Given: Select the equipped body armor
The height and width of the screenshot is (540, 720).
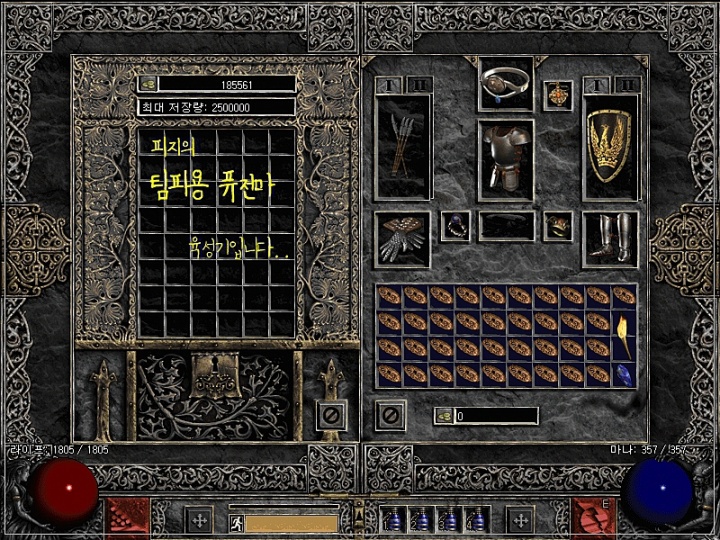Looking at the screenshot, I should pyautogui.click(x=505, y=158).
